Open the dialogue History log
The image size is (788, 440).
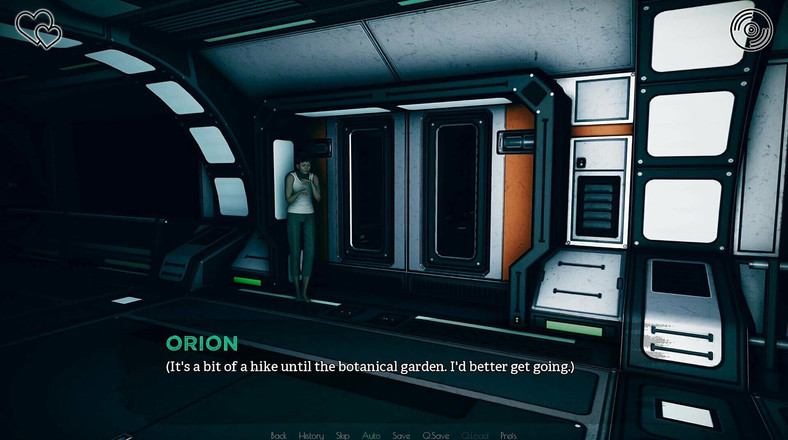coord(311,435)
